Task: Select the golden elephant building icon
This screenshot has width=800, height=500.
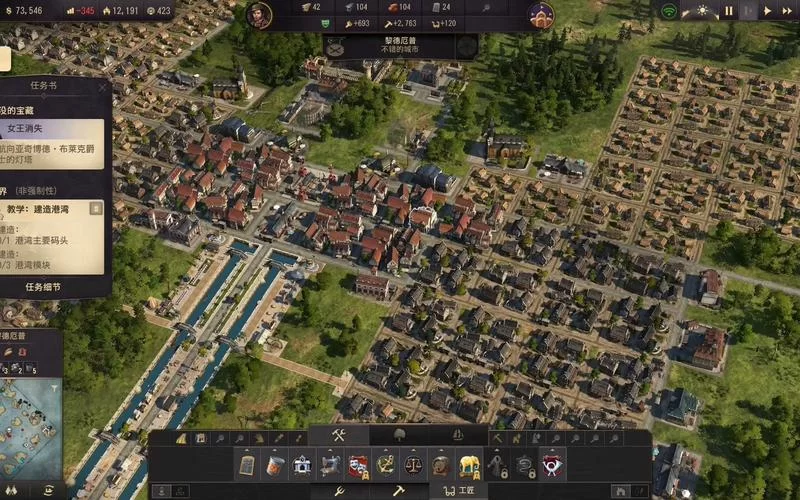Action: [468, 465]
